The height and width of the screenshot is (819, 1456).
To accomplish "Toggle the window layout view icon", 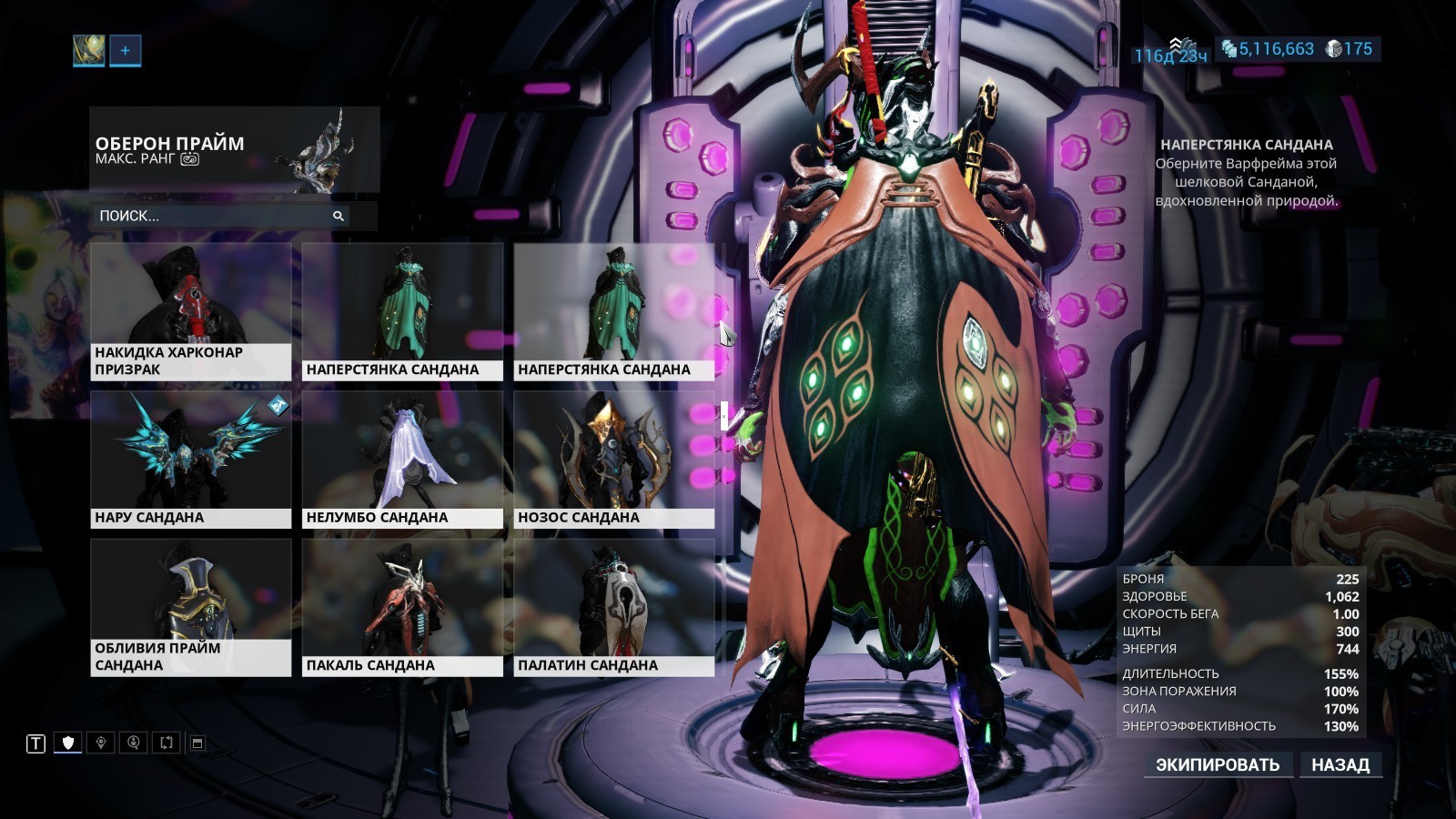I will click(197, 743).
